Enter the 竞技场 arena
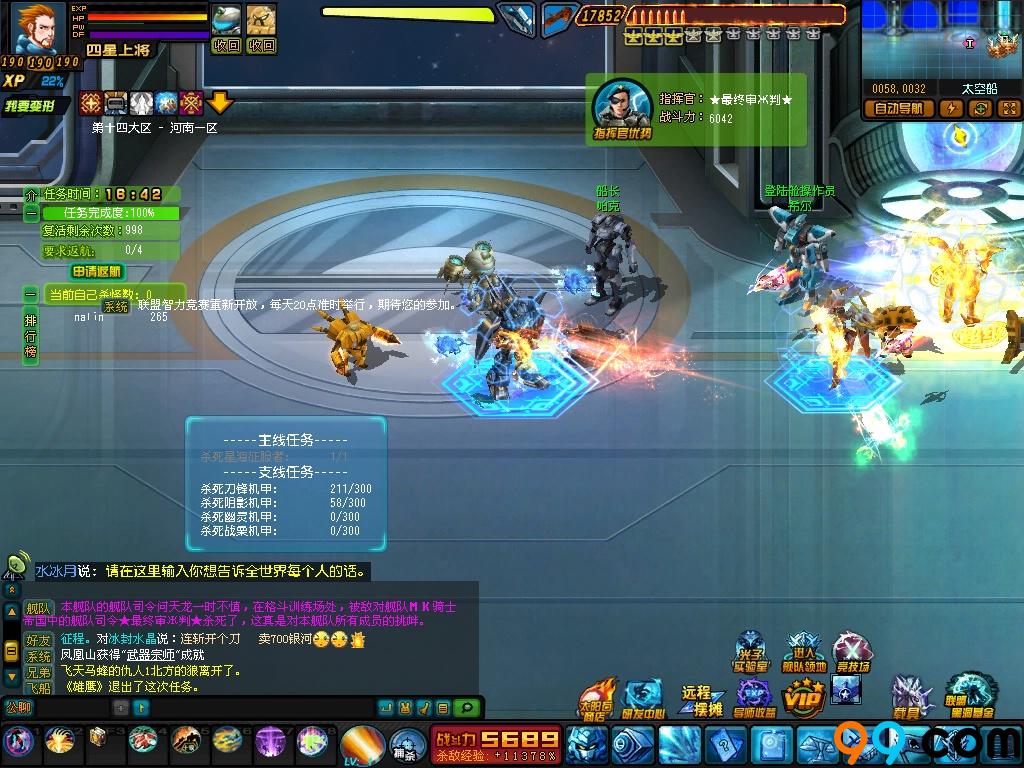Screen dimensions: 1024x768 pyautogui.click(x=852, y=652)
